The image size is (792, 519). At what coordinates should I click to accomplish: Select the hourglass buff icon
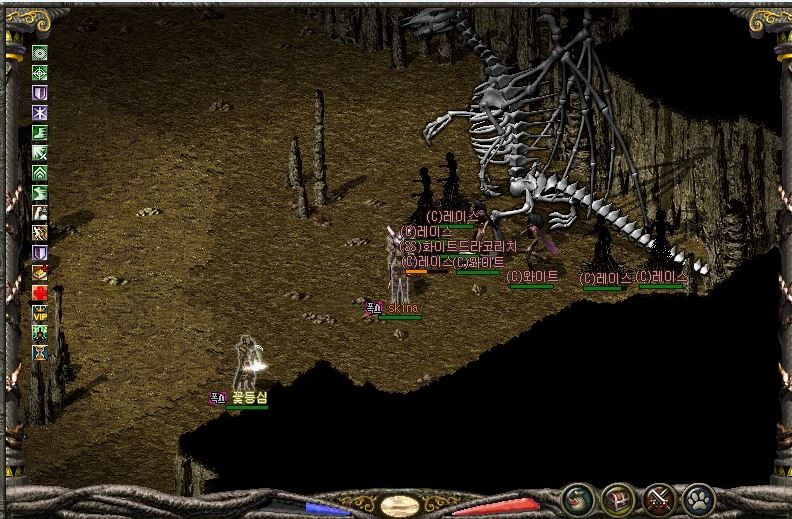[x=40, y=353]
